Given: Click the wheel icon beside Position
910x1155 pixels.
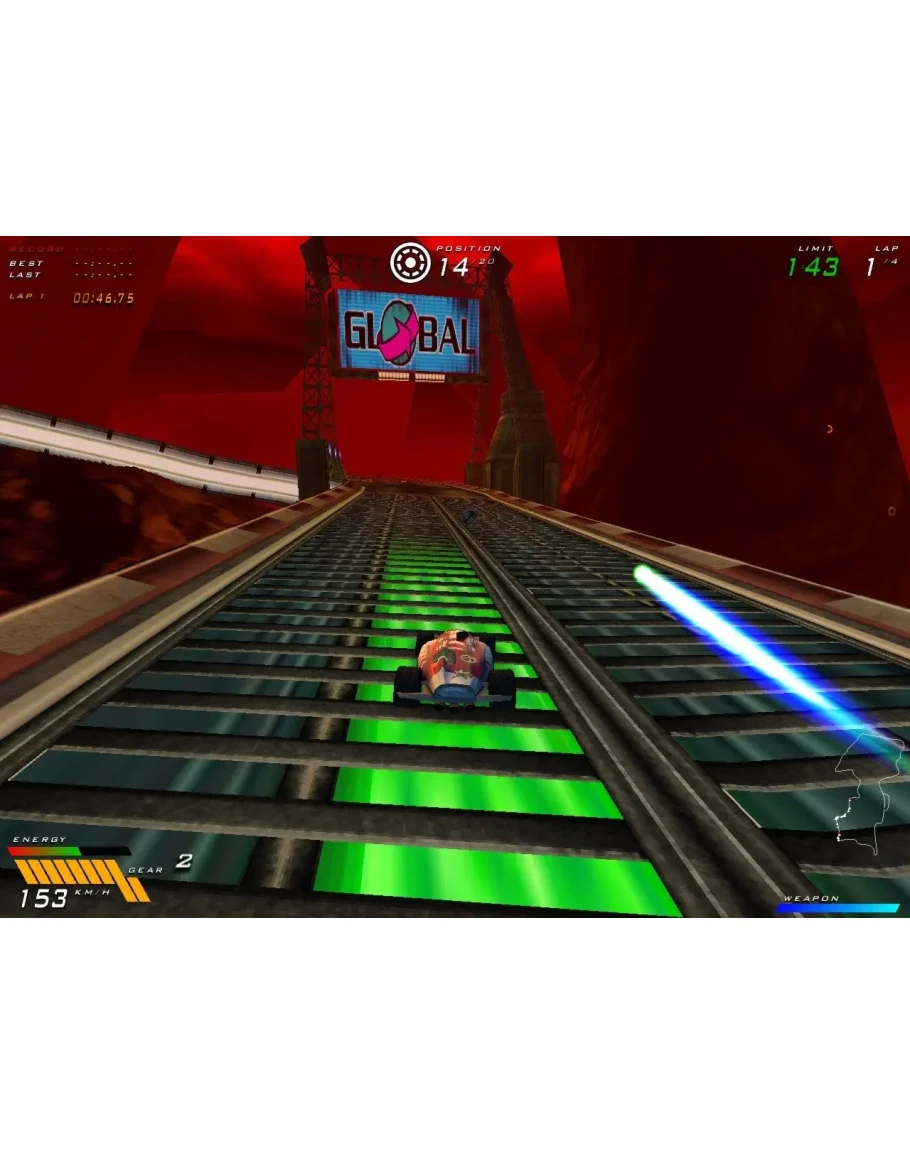Looking at the screenshot, I should click(409, 262).
